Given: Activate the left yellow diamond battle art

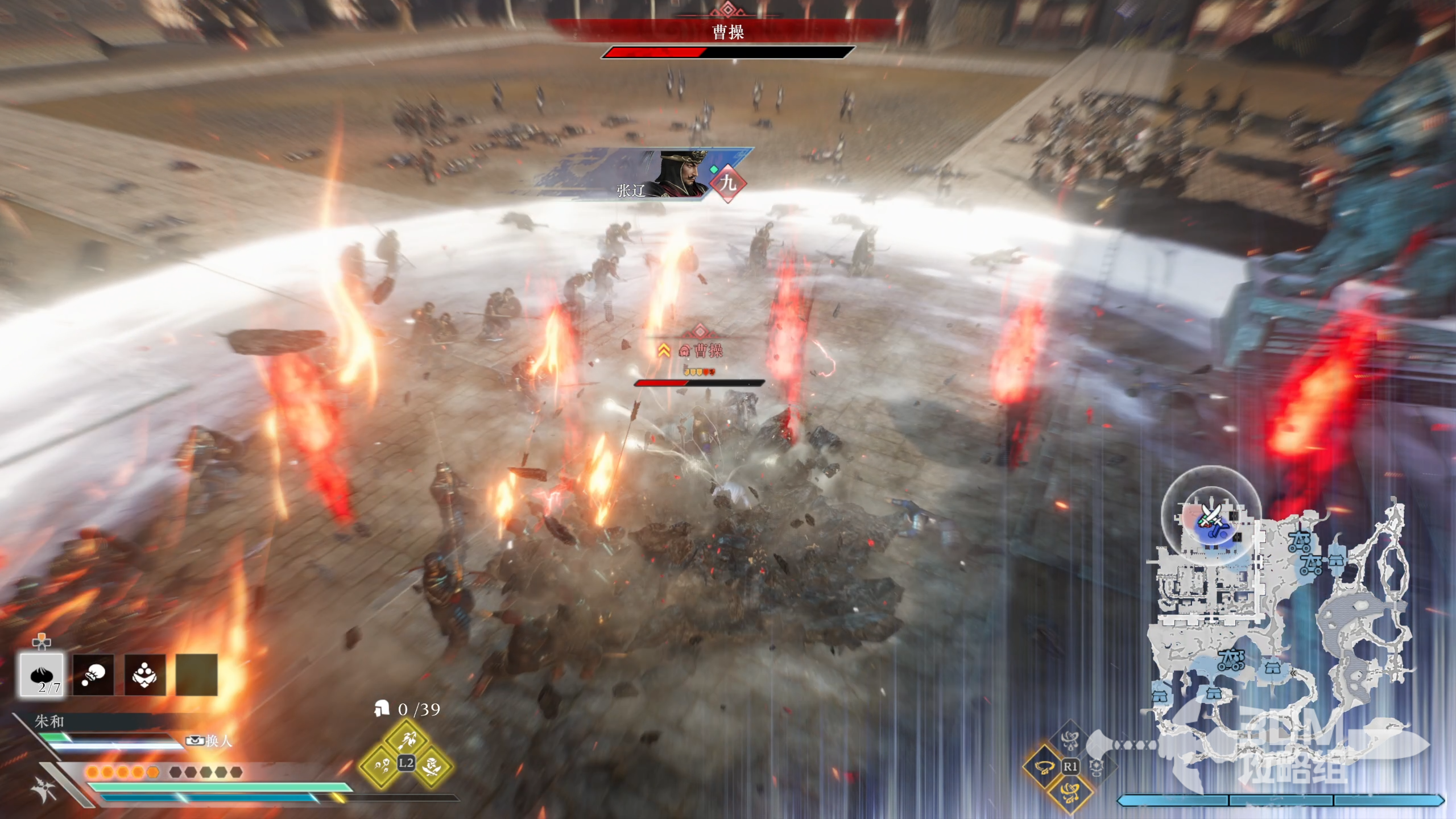Looking at the screenshot, I should 380,766.
